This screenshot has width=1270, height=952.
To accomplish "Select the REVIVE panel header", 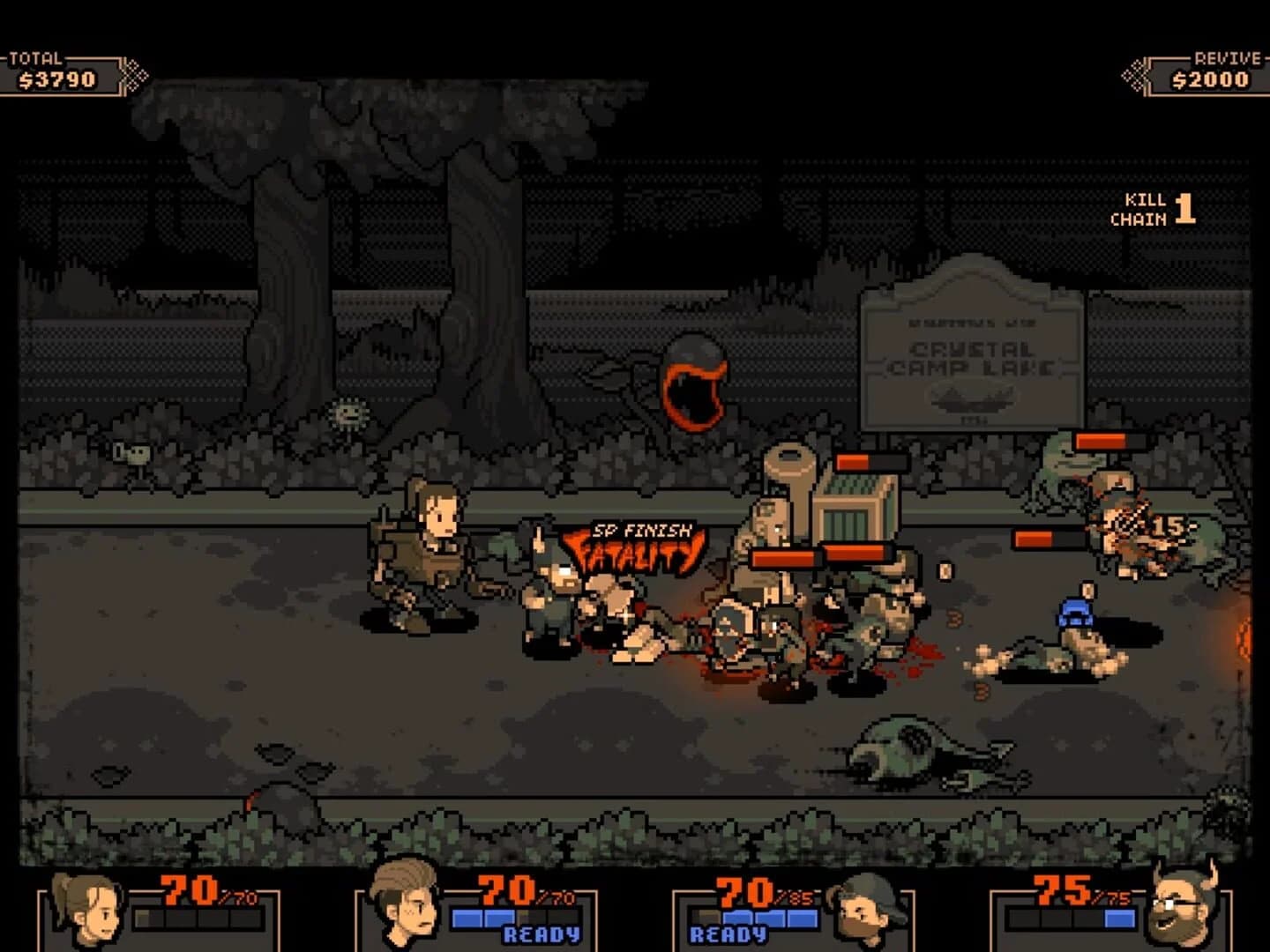I will click(x=1226, y=60).
